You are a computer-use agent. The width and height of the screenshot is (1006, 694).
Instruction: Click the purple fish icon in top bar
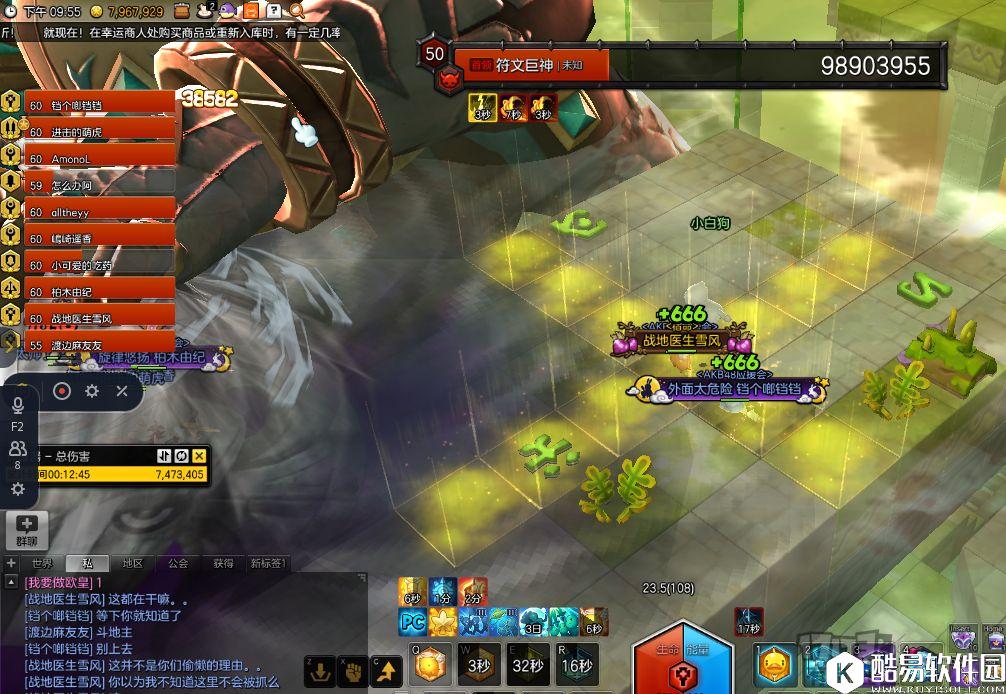point(228,11)
